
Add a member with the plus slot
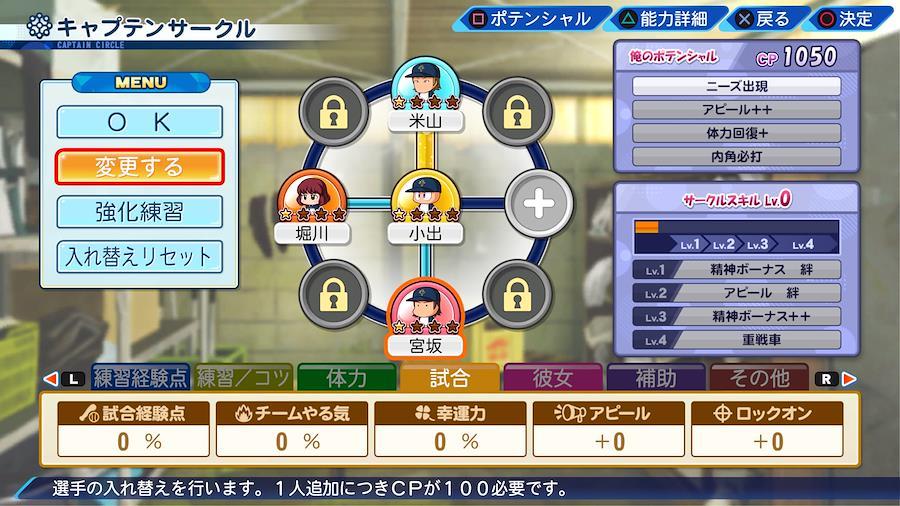coord(538,204)
